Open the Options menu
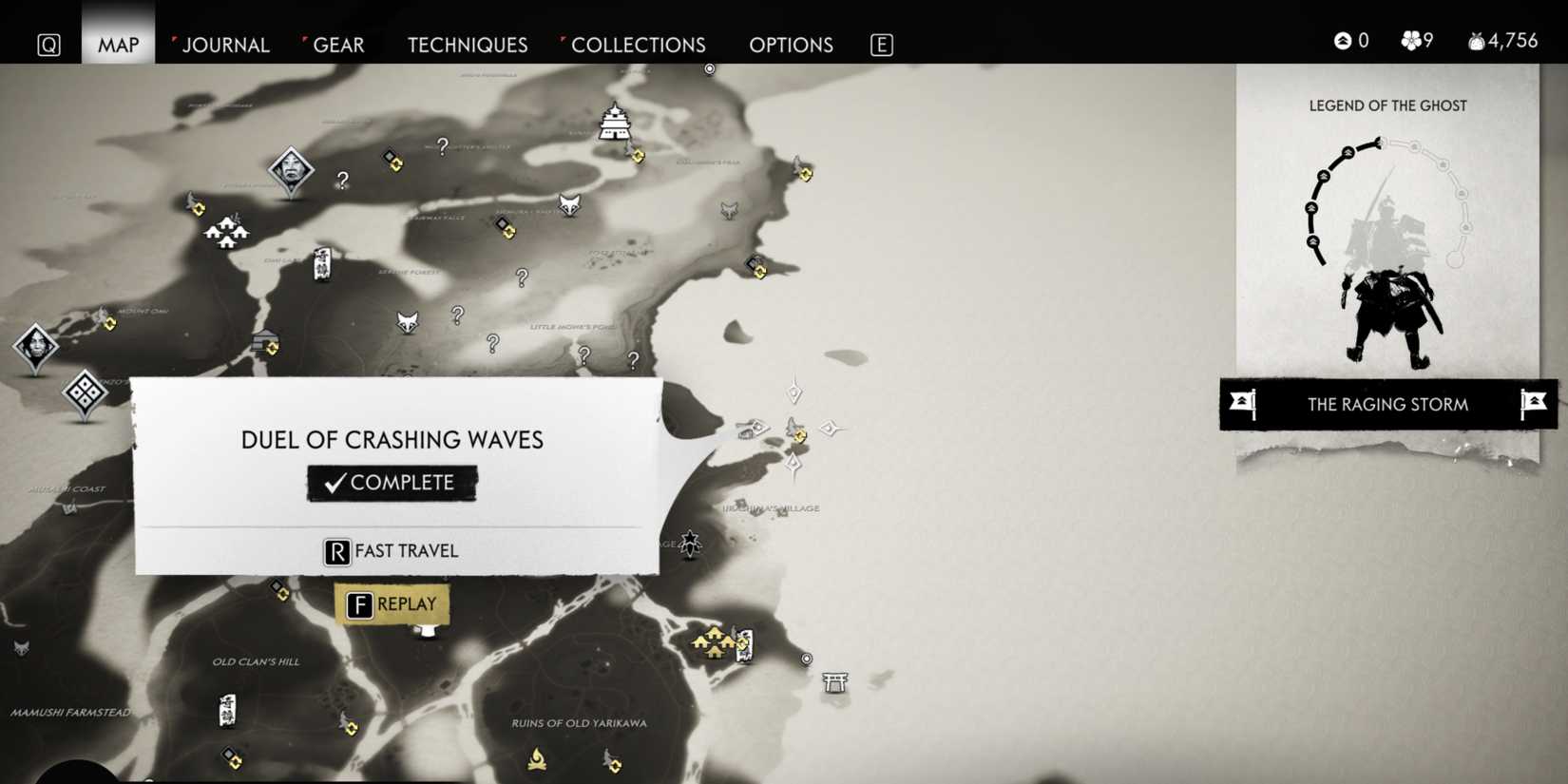 coord(791,45)
